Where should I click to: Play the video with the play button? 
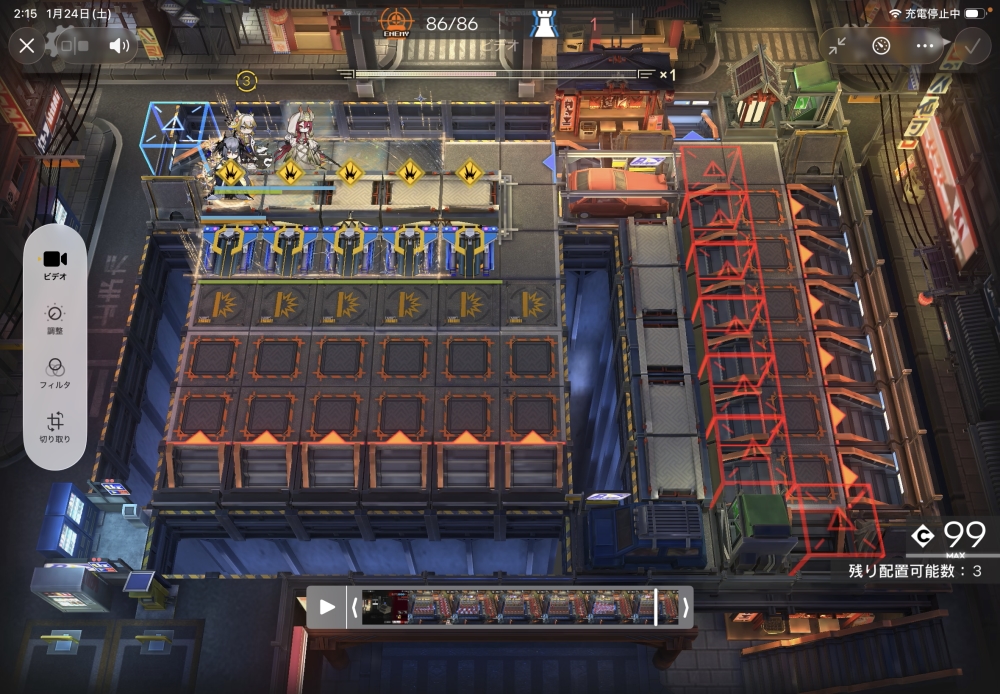click(326, 606)
